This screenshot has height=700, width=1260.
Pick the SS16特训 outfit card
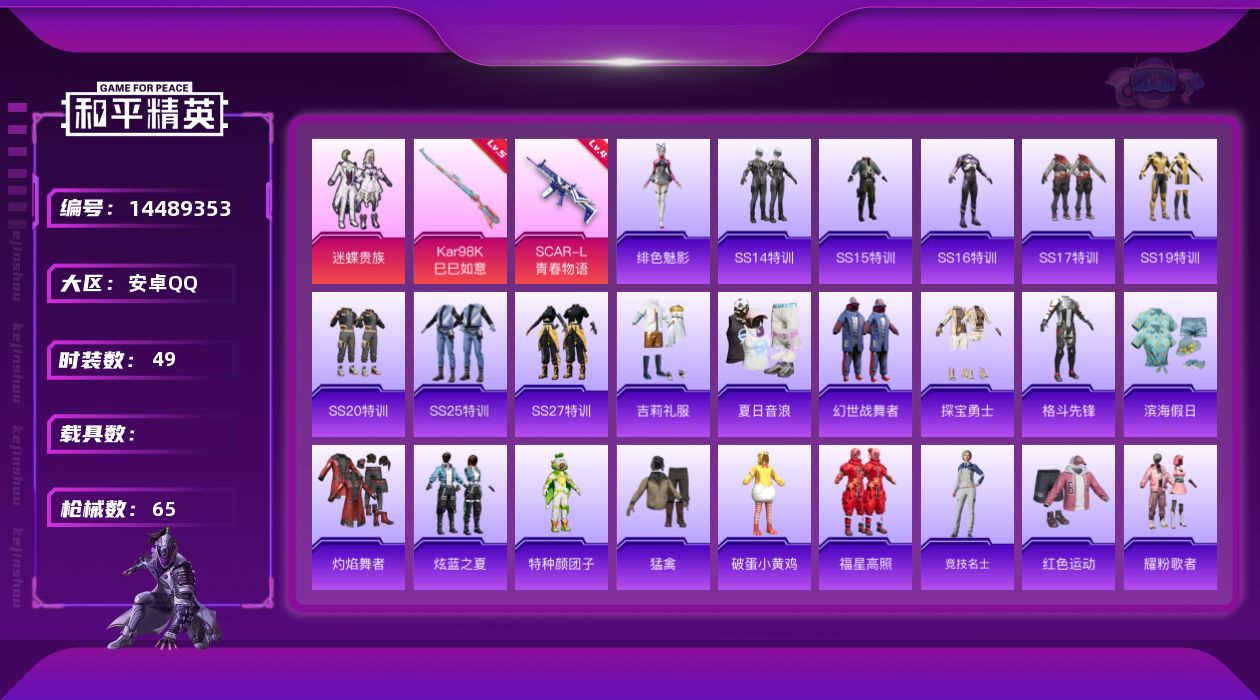pyautogui.click(x=967, y=211)
